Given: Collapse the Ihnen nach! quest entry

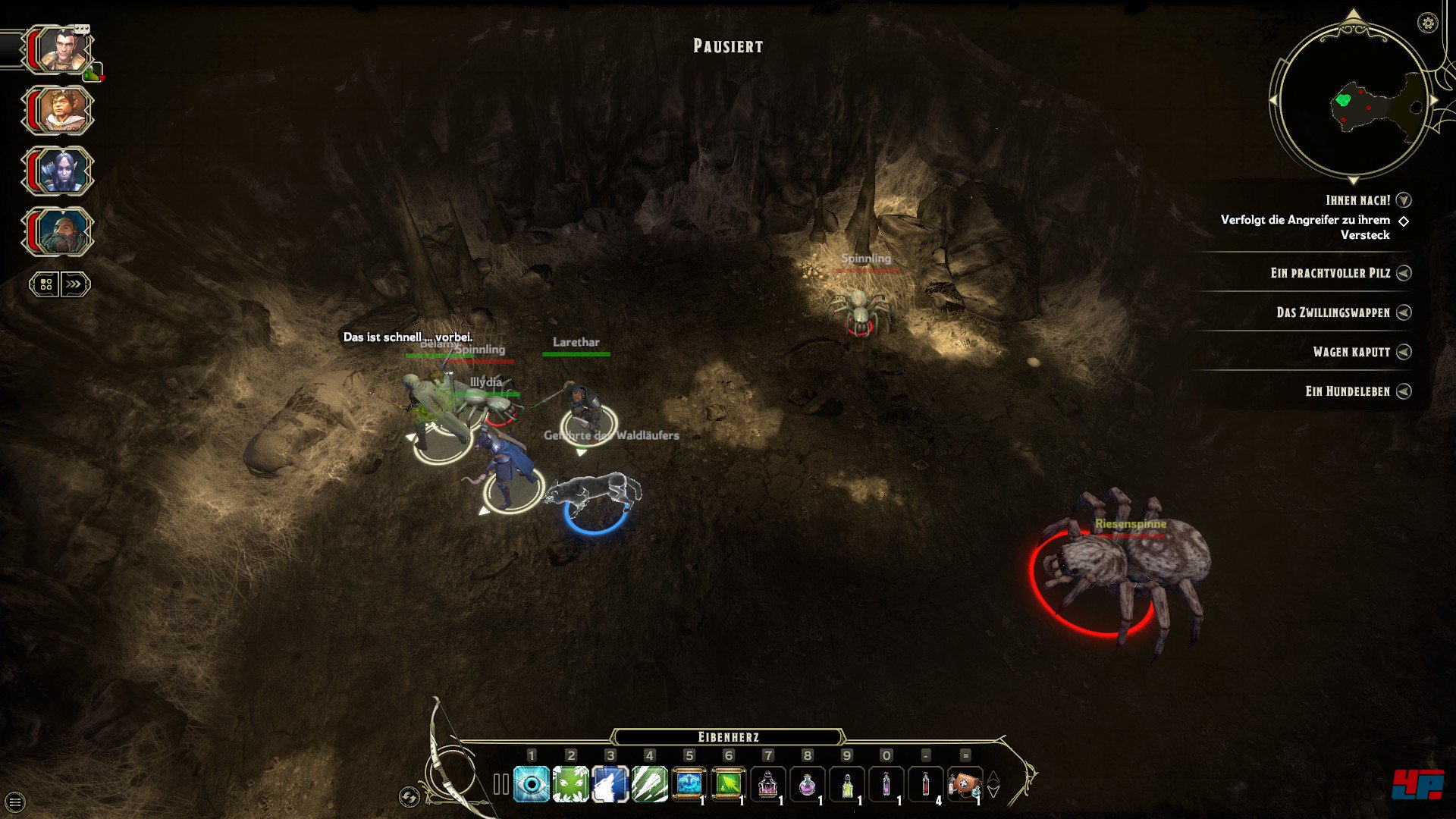Looking at the screenshot, I should click(x=1404, y=200).
